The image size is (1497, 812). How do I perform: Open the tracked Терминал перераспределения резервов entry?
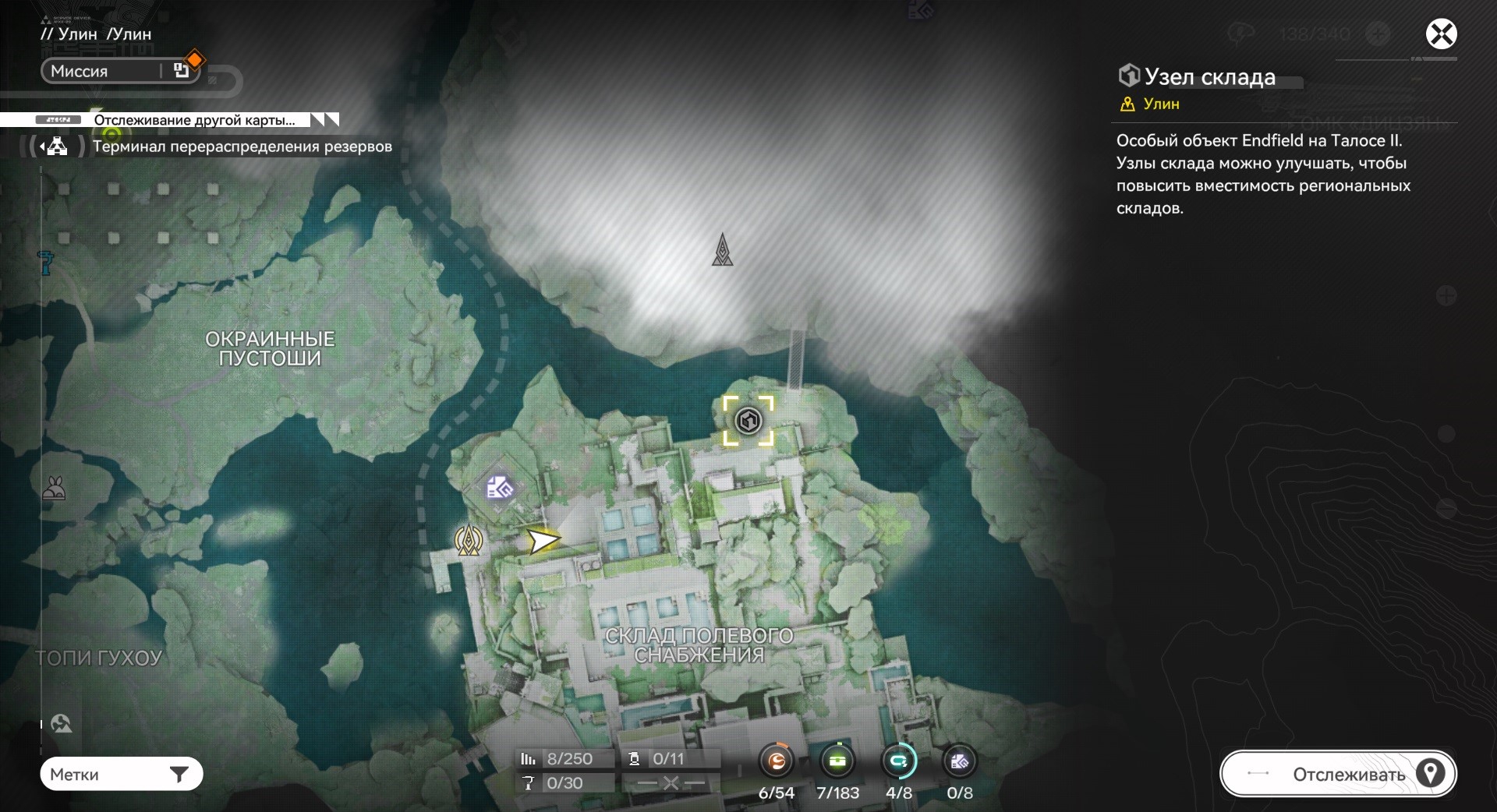pos(242,147)
